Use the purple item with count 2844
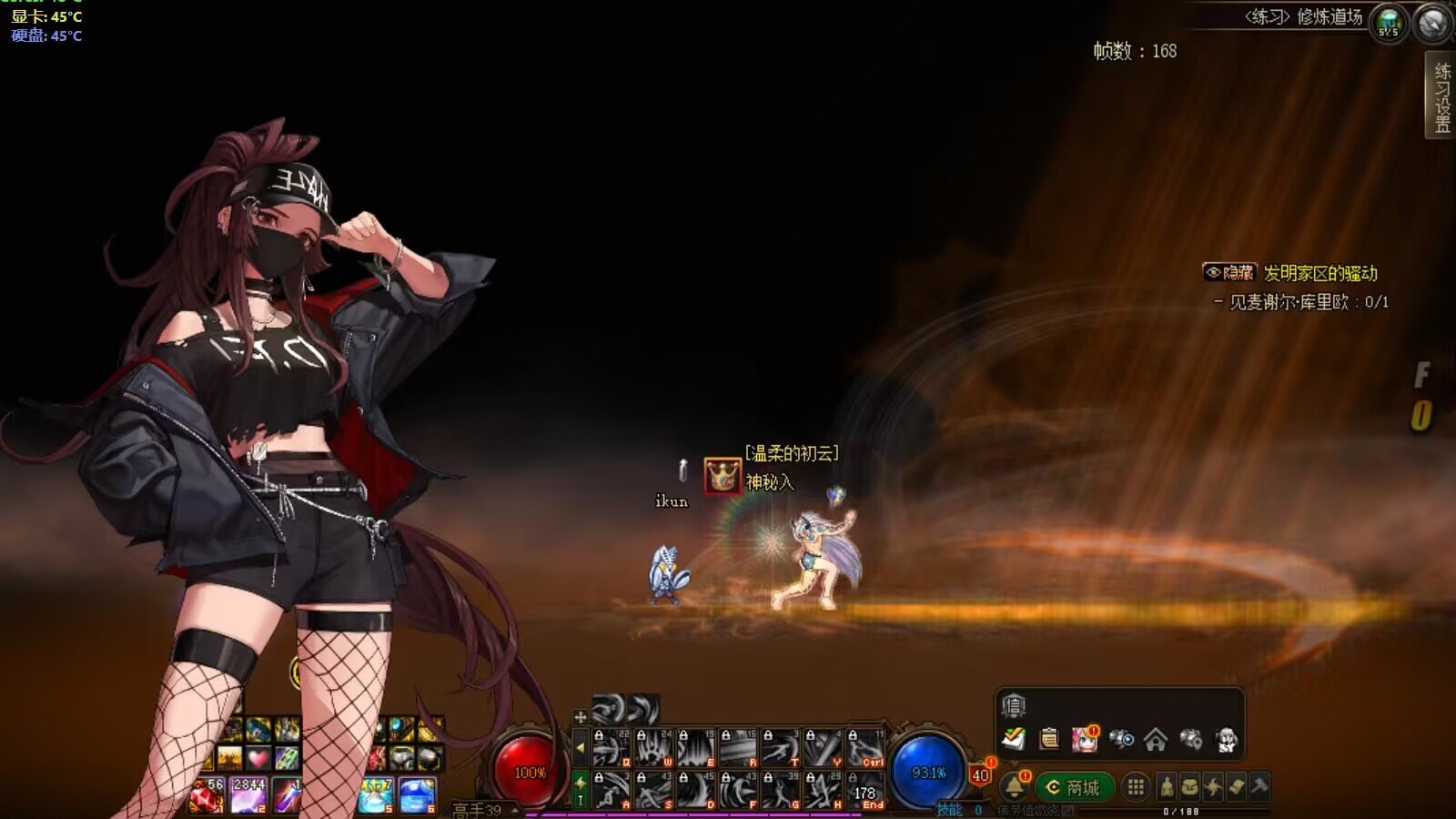 click(248, 794)
